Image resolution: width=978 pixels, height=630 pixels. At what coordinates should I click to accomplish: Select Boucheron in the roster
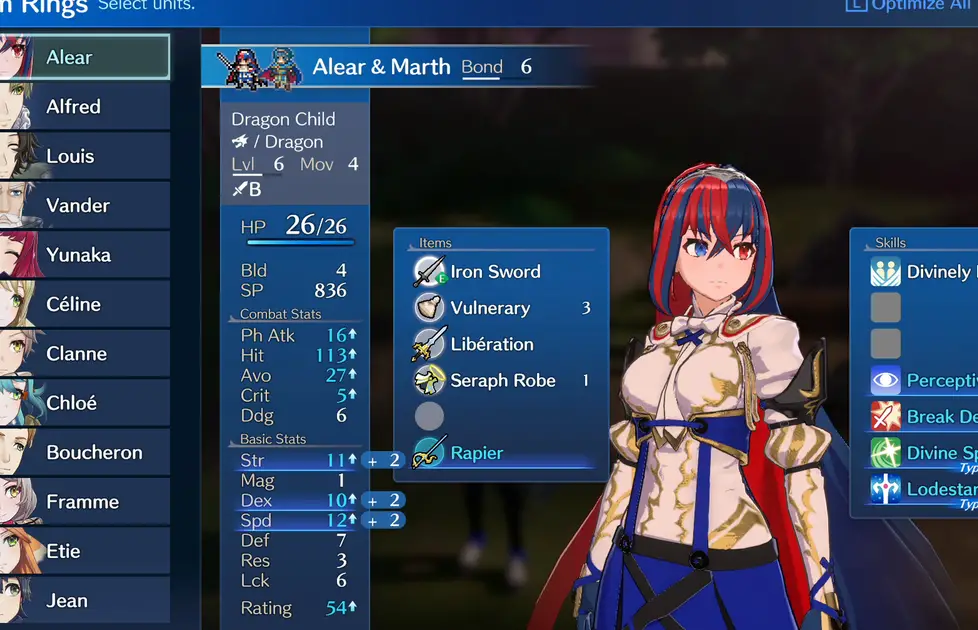[85, 452]
